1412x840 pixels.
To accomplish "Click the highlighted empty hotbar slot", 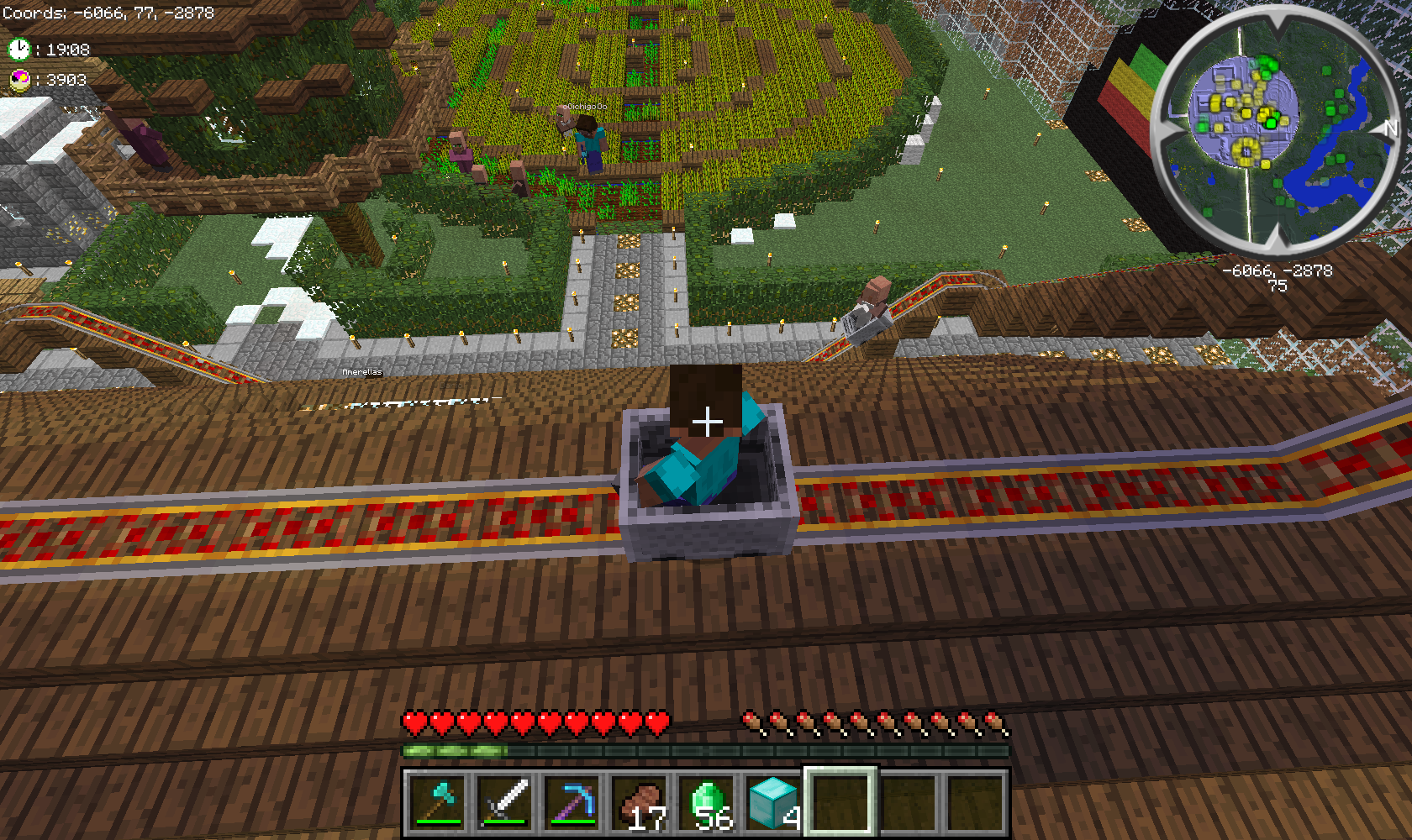I will (841, 802).
